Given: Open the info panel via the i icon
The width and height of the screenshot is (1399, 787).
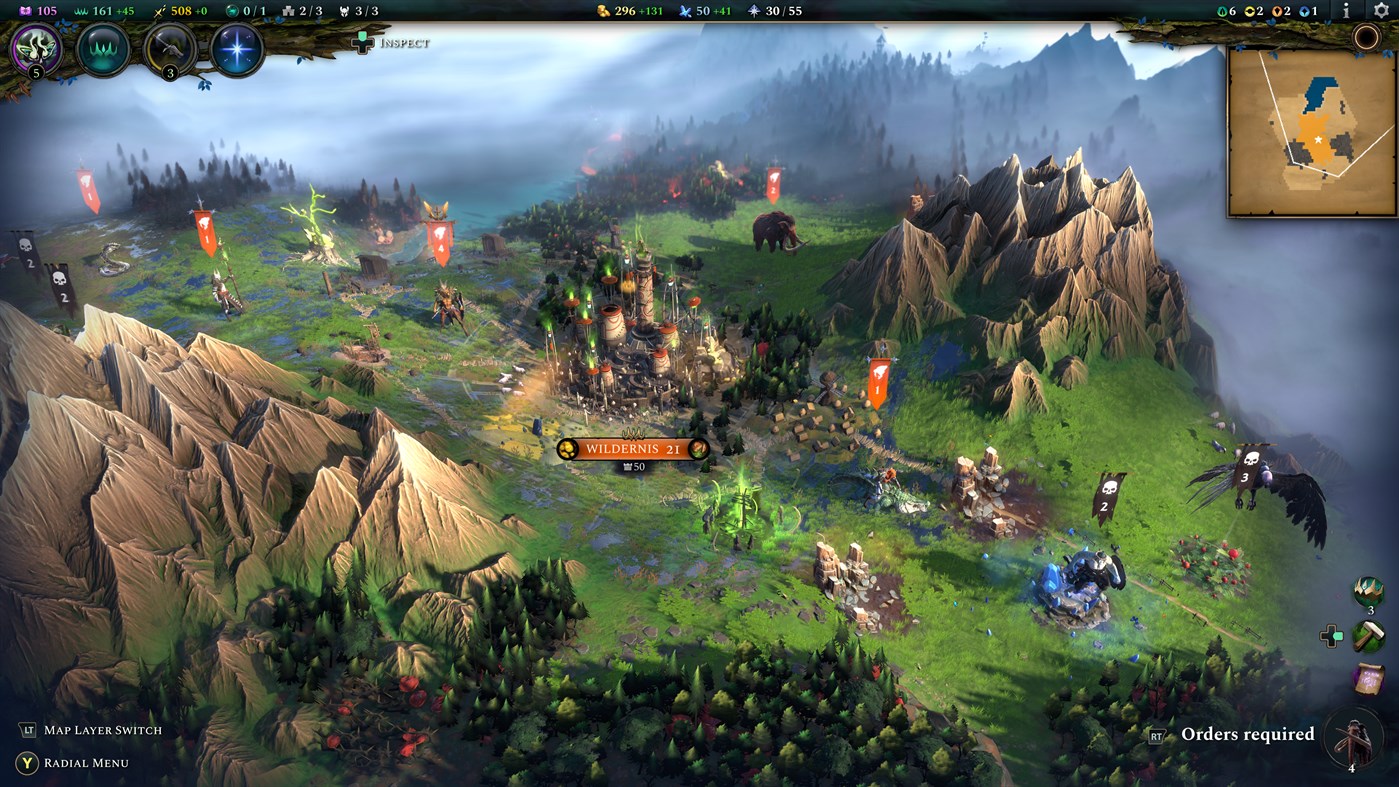Looking at the screenshot, I should click(1345, 12).
